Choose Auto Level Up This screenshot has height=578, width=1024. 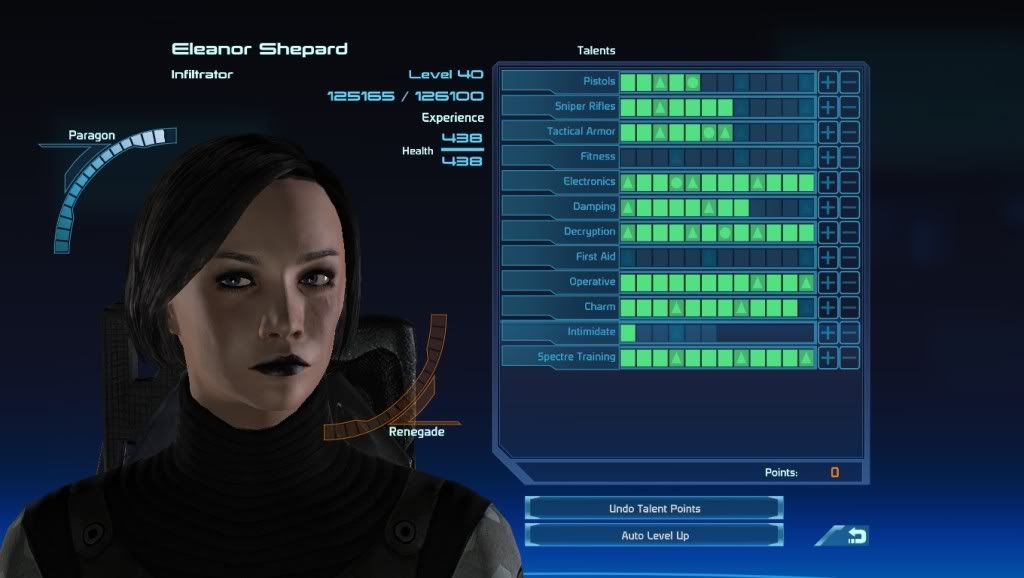(654, 536)
